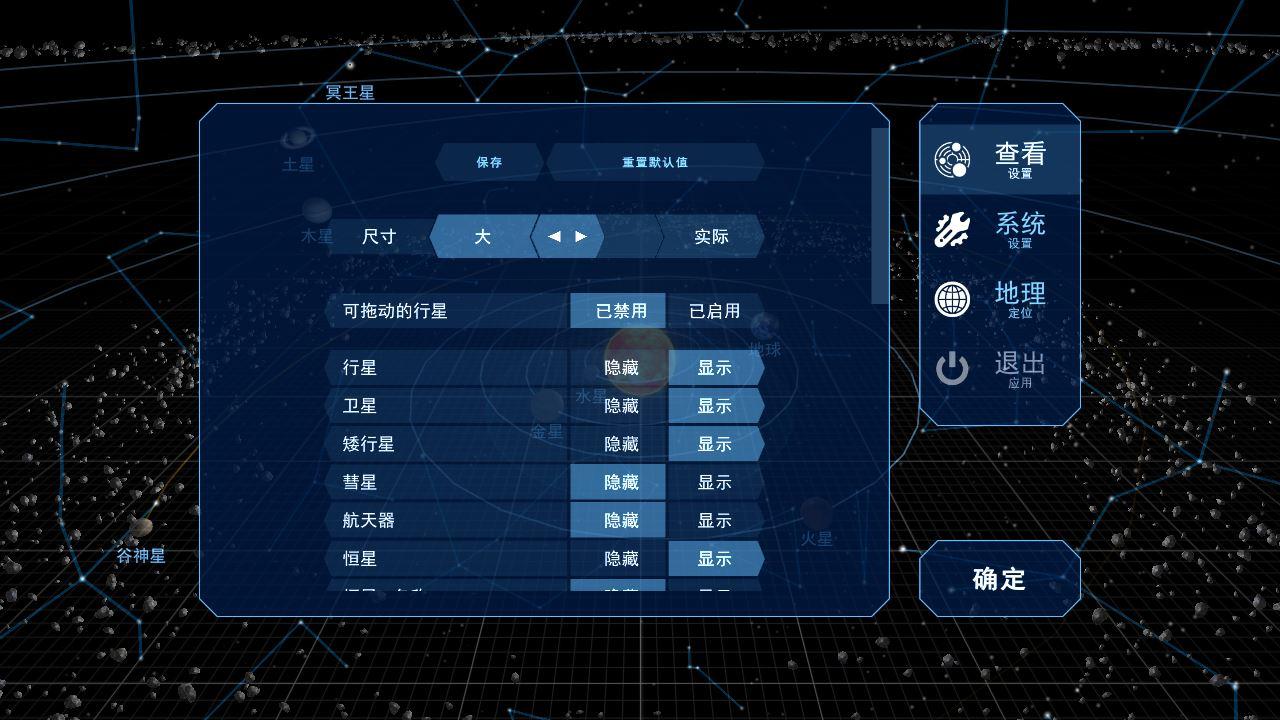Select 实际 size option
Viewport: 1280px width, 720px height.
pos(711,237)
